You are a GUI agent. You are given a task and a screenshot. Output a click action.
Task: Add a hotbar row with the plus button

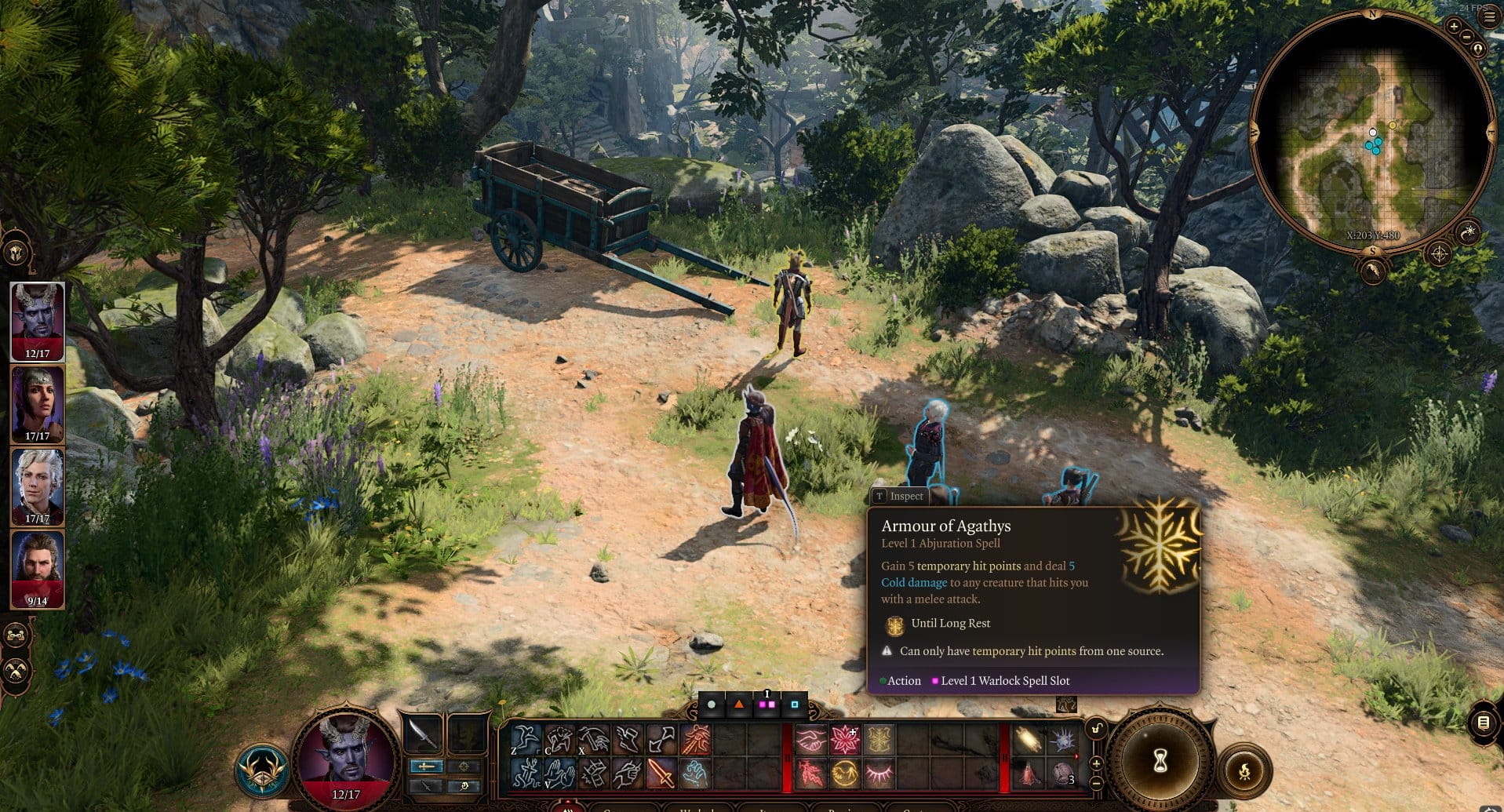[x=1097, y=763]
